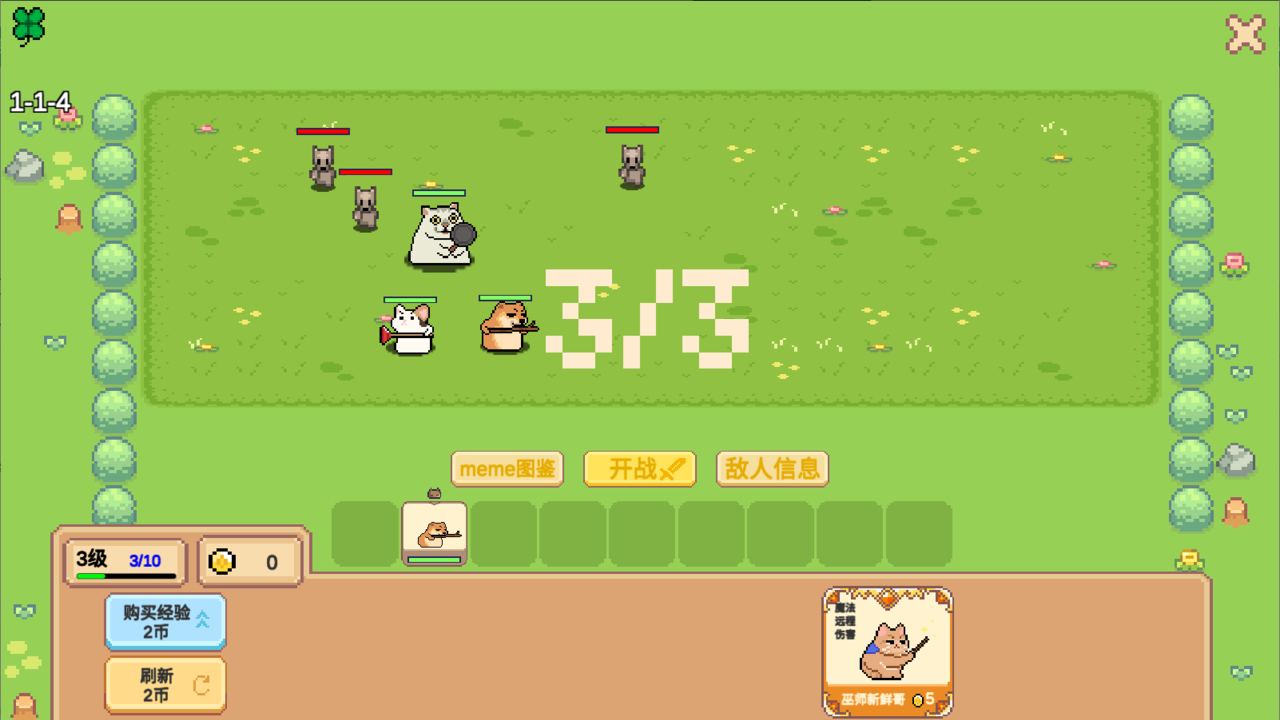1280x720 pixels.
Task: Select the bear unit holding a frying pan
Action: pos(440,232)
